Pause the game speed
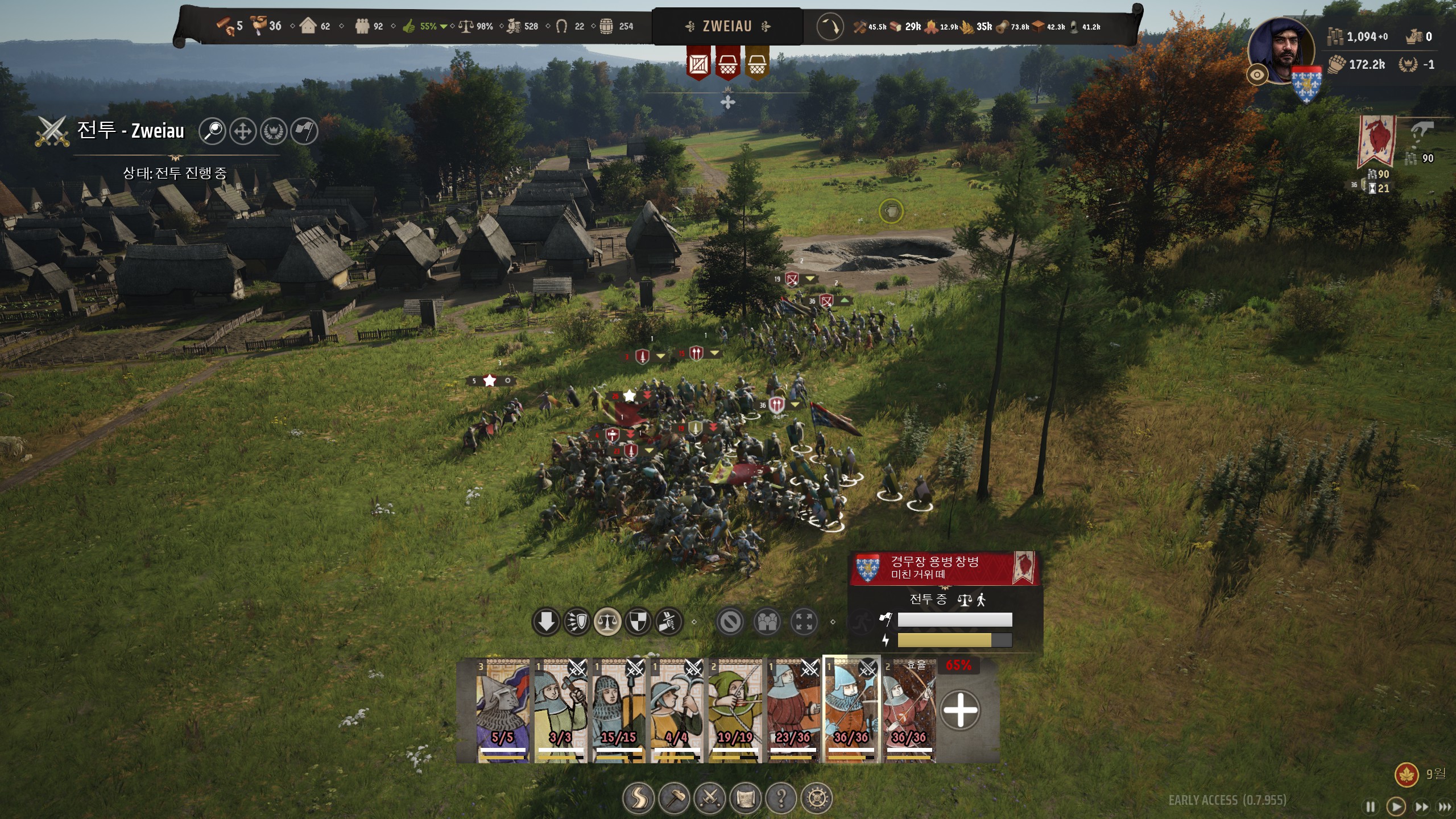This screenshot has width=1456, height=819. pyautogui.click(x=1371, y=806)
